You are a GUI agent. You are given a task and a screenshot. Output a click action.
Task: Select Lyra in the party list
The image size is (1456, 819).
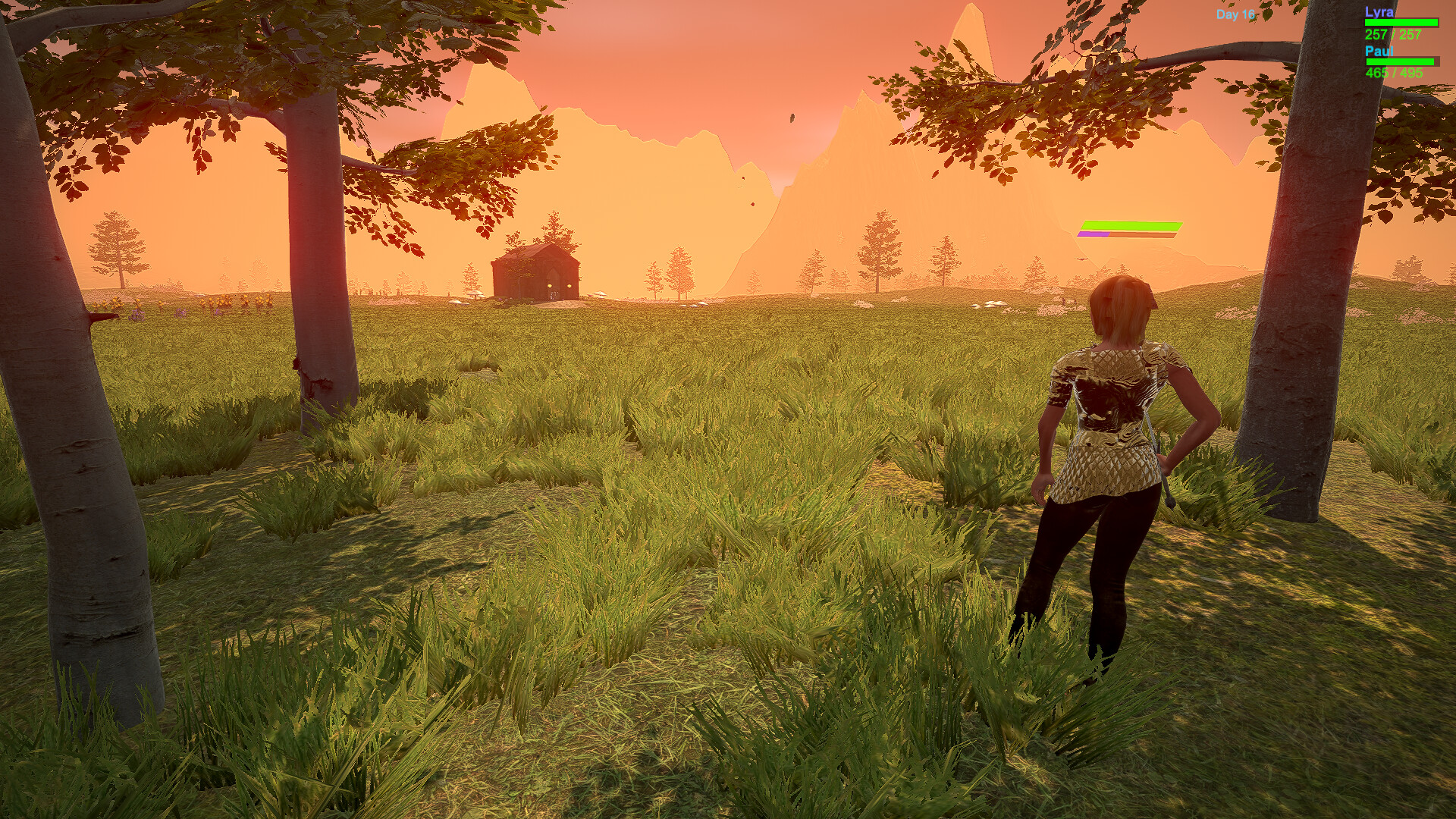[x=1379, y=12]
